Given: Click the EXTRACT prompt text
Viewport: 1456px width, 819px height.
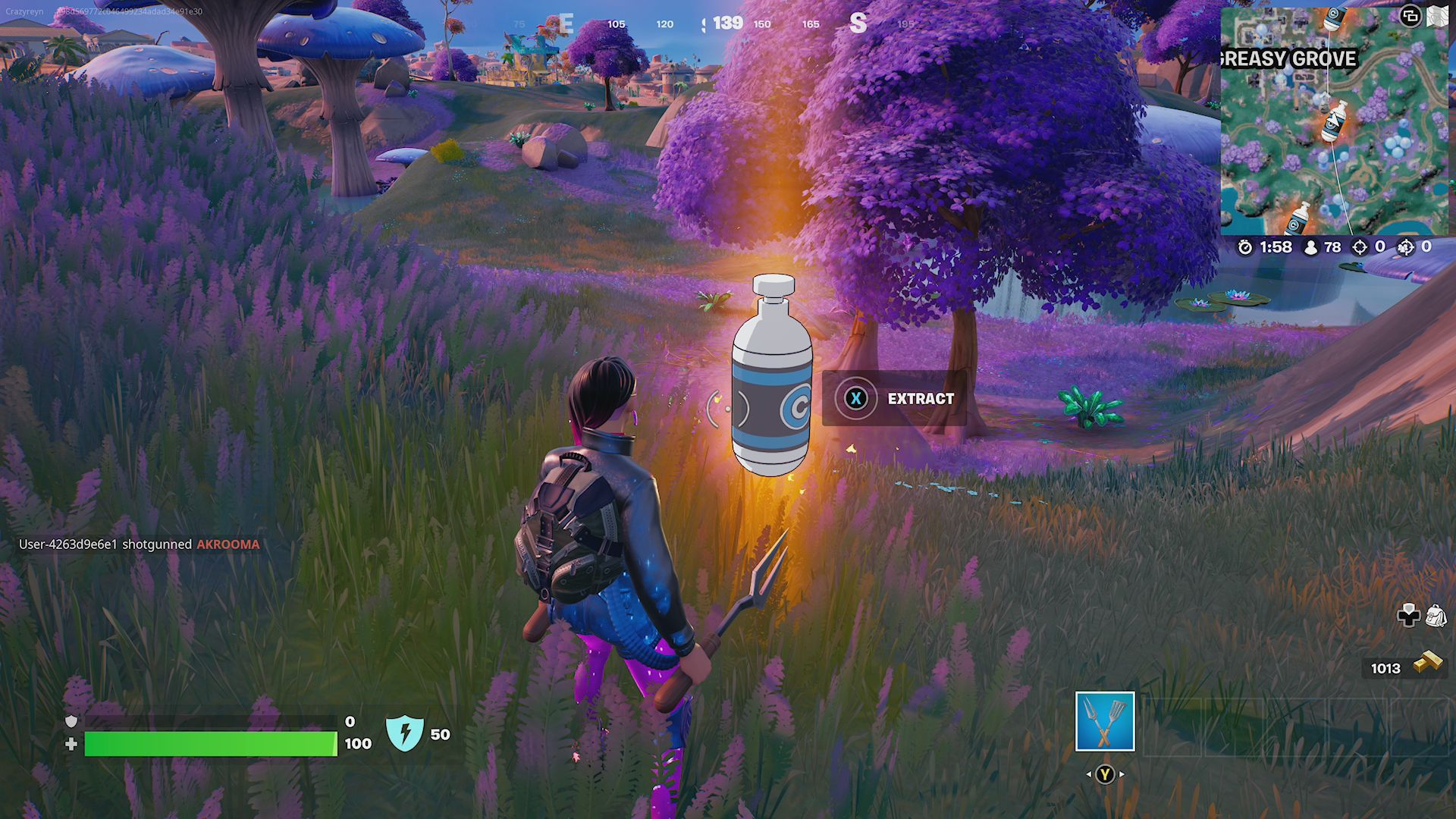Looking at the screenshot, I should [919, 398].
